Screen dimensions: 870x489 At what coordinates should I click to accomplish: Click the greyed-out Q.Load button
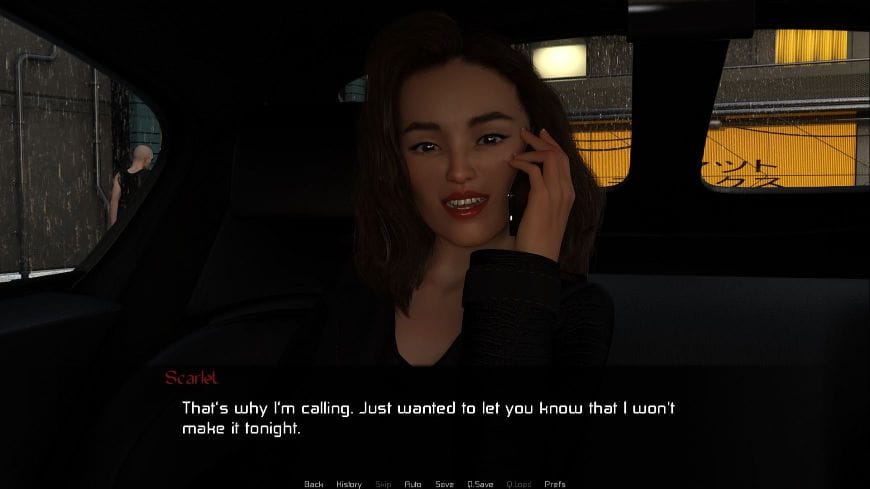pos(519,484)
